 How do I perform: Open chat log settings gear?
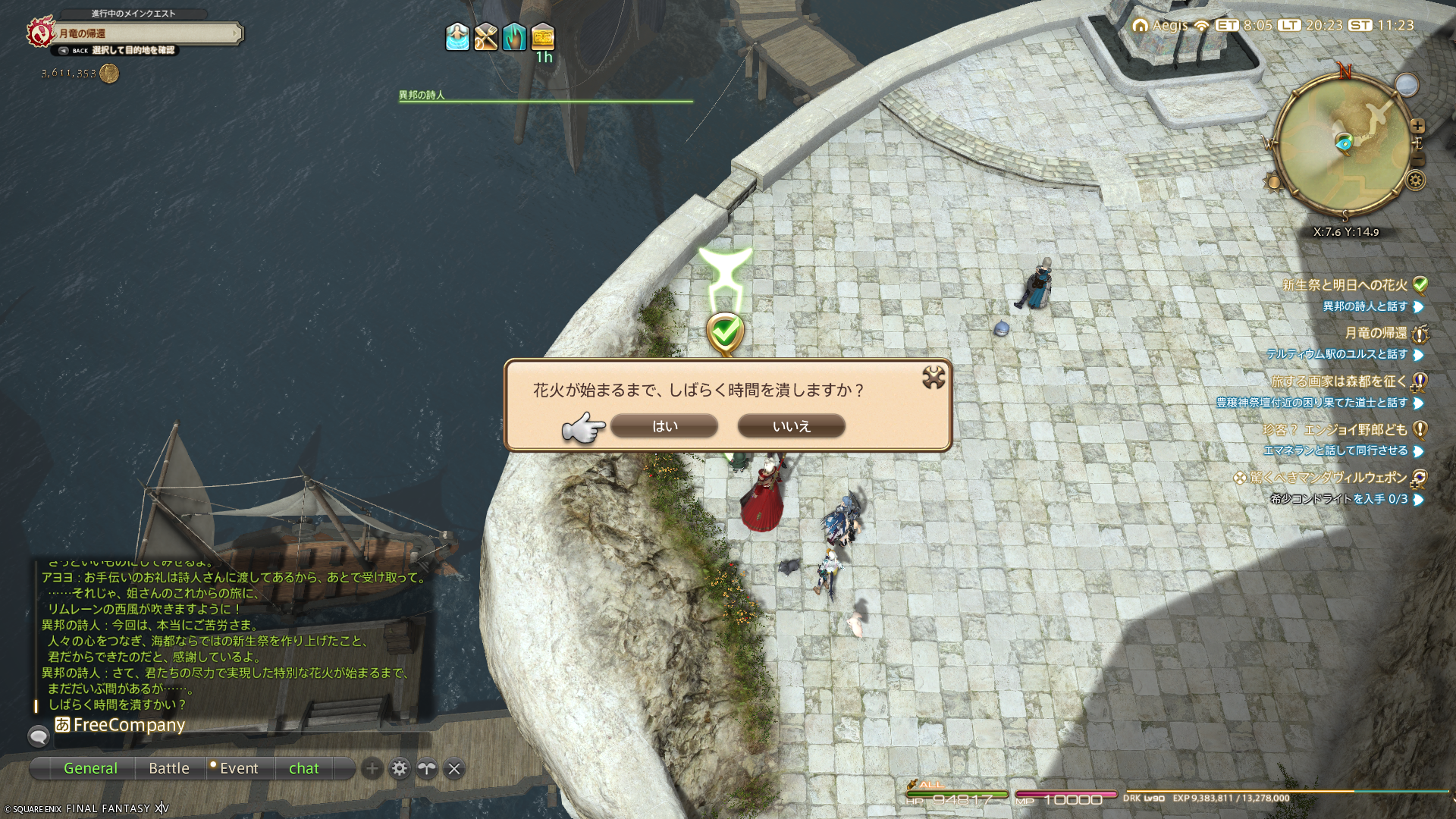pos(400,769)
